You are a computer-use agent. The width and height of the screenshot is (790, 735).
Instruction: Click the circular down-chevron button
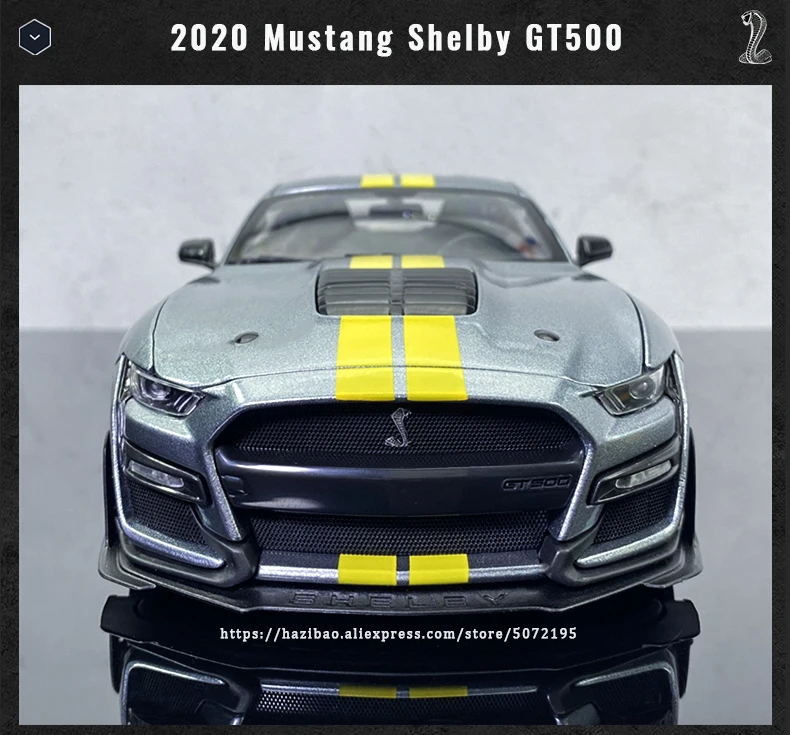pos(35,38)
